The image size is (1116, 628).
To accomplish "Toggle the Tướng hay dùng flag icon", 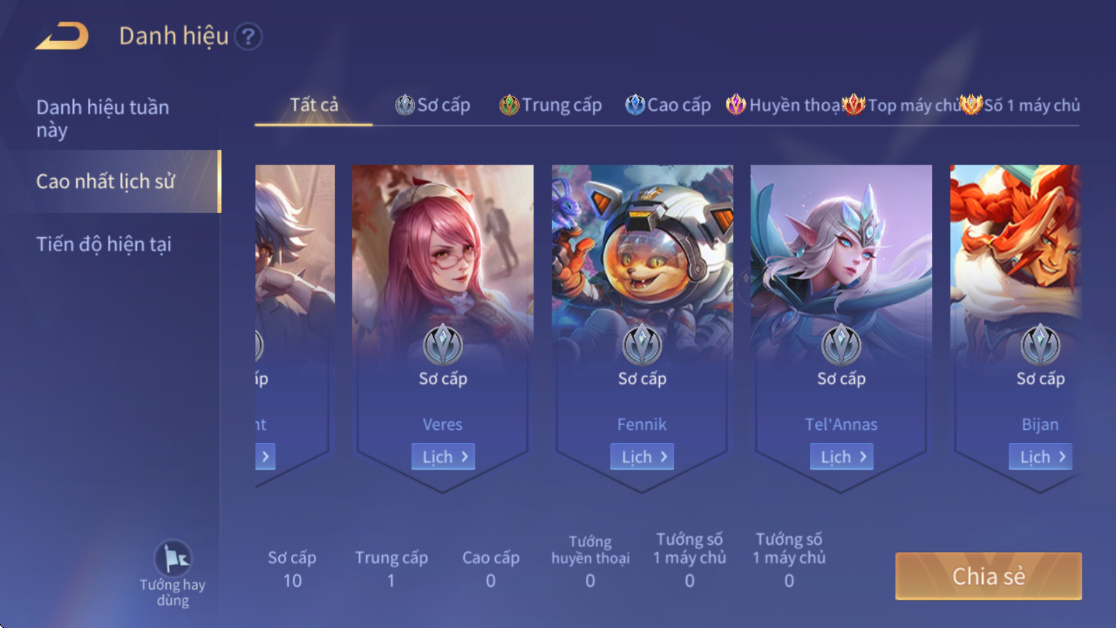I will [x=172, y=559].
